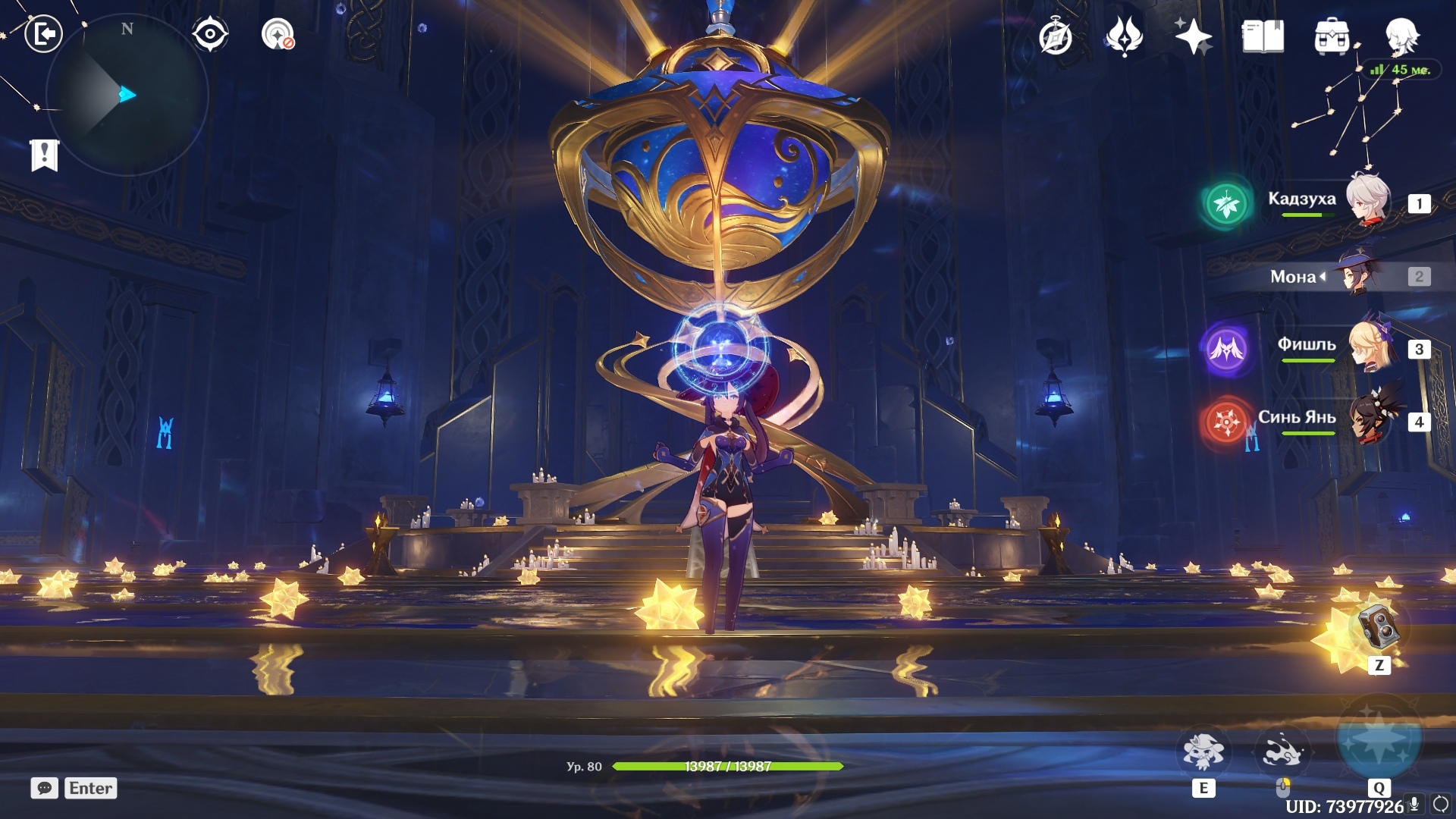Open the co-op mode icon with the red badge
Image resolution: width=1456 pixels, height=819 pixels.
click(x=278, y=34)
